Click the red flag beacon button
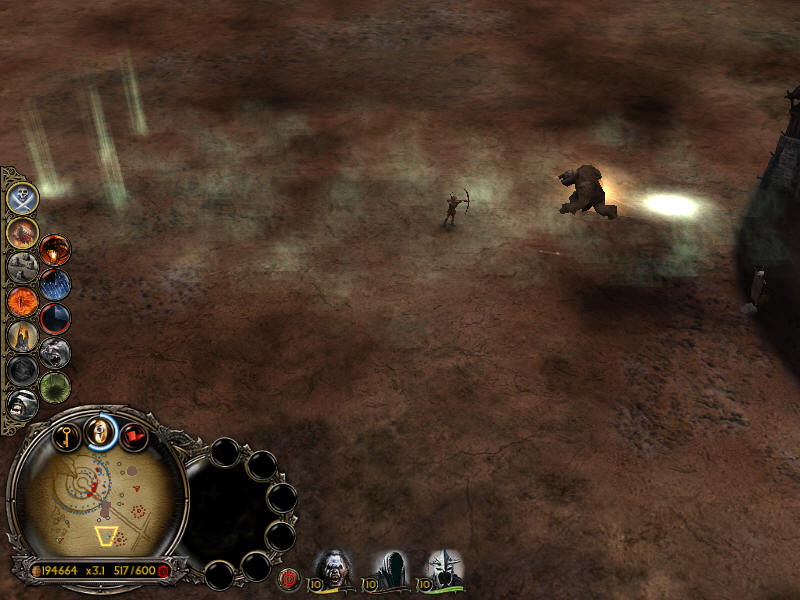The width and height of the screenshot is (800, 600). [x=133, y=437]
